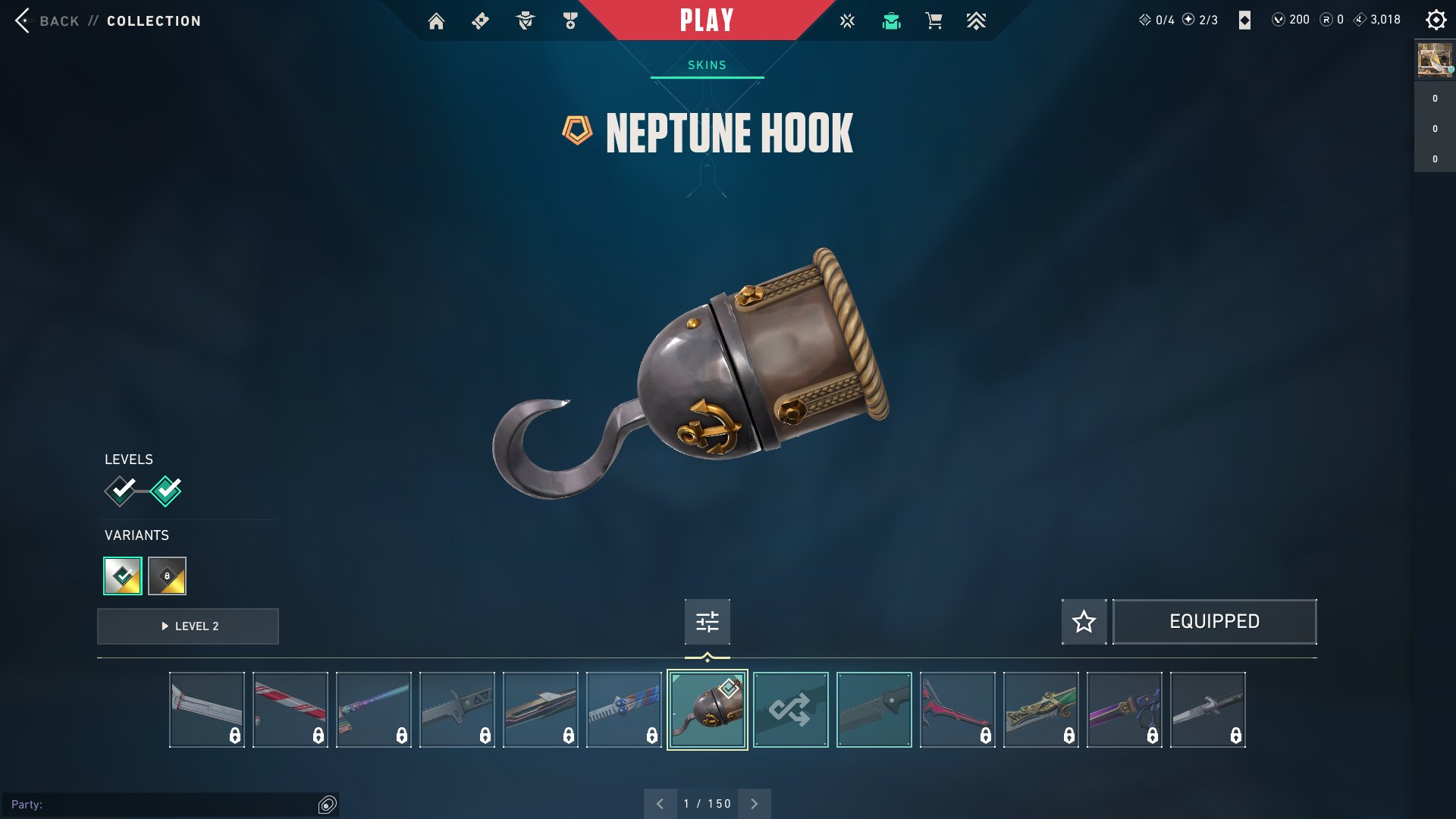1456x819 pixels.
Task: Open the settings gear
Action: [1436, 20]
